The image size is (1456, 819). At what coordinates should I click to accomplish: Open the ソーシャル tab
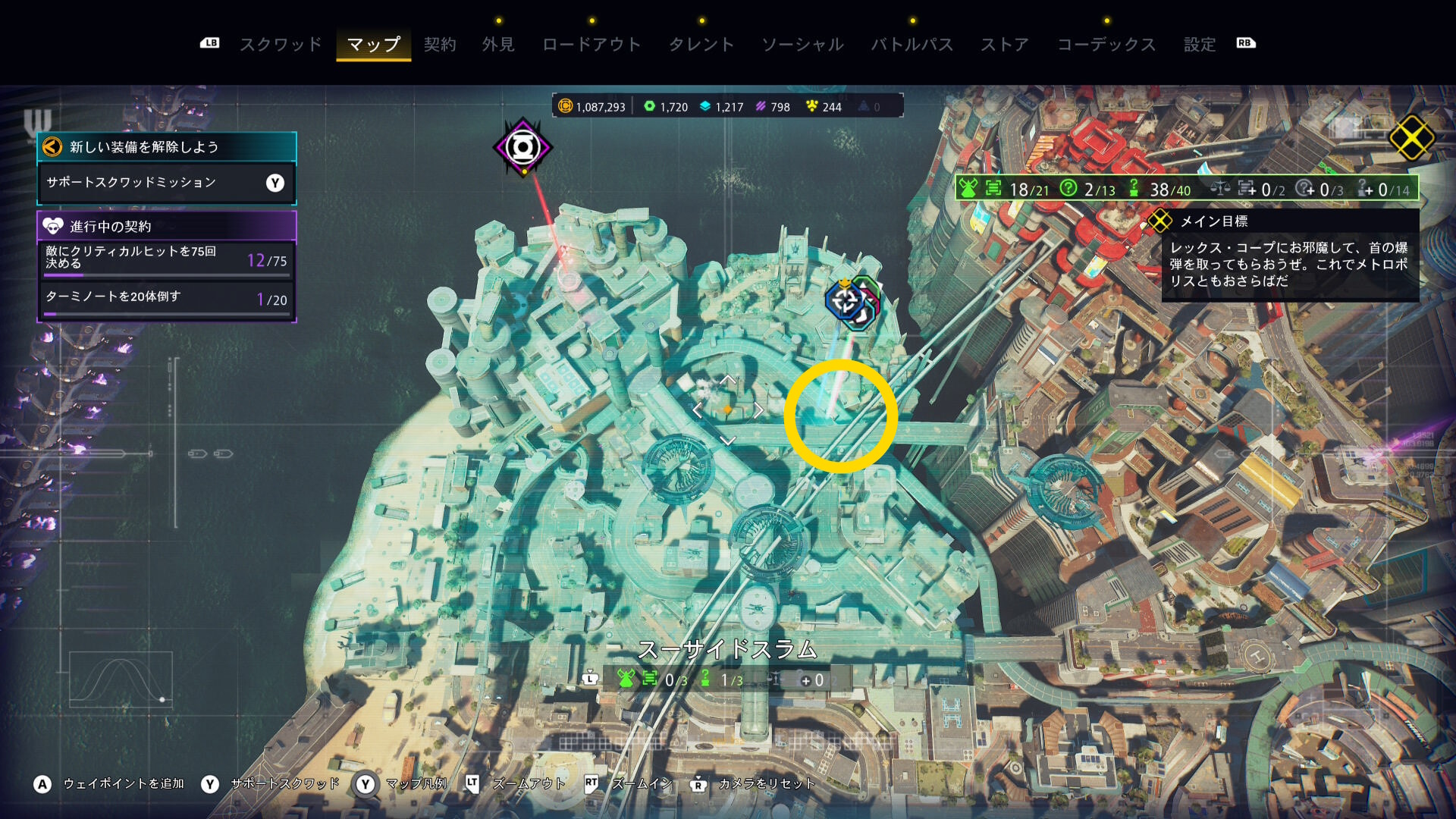point(802,45)
